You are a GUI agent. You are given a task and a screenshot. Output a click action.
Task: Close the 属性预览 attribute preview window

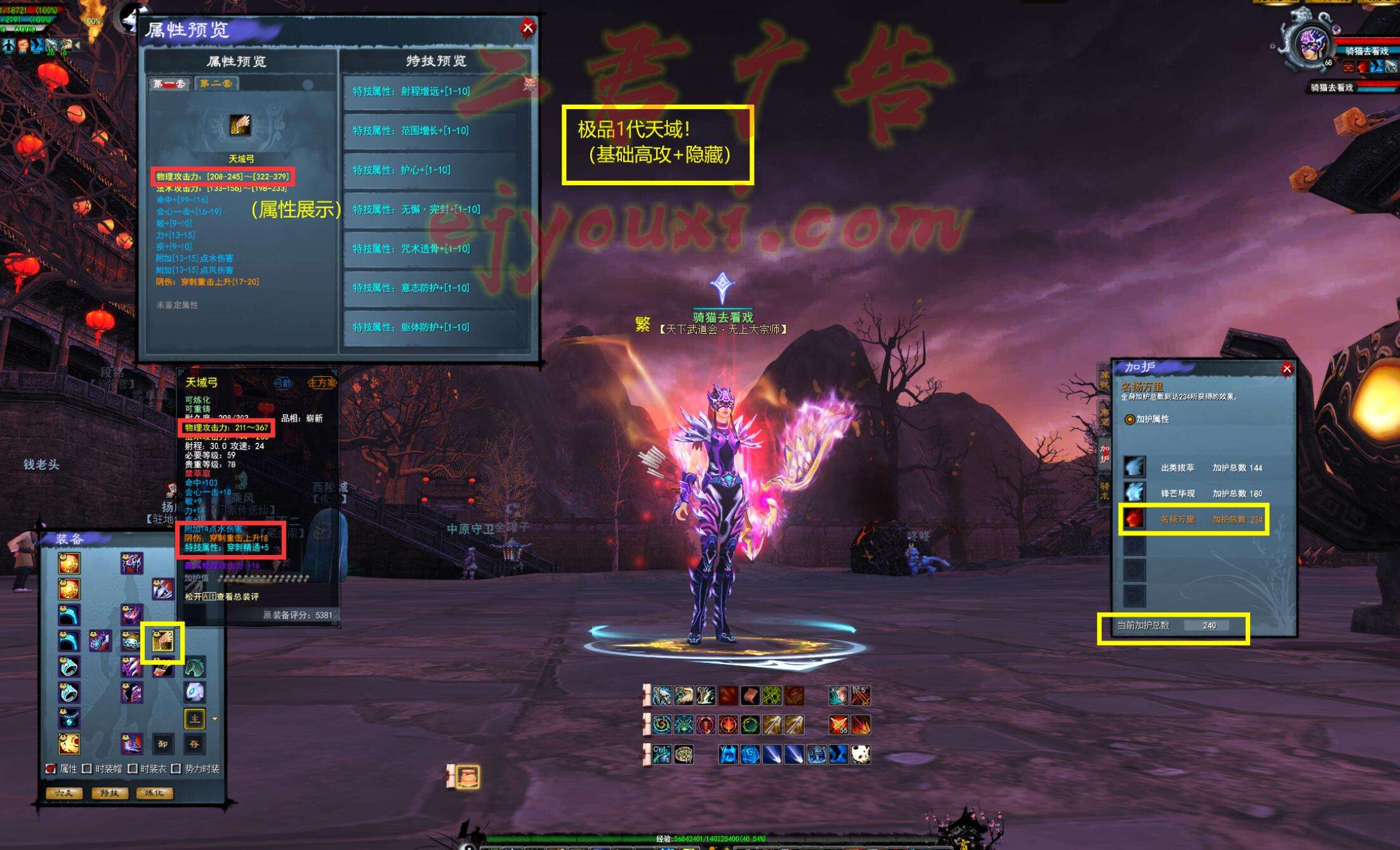pyautogui.click(x=527, y=28)
